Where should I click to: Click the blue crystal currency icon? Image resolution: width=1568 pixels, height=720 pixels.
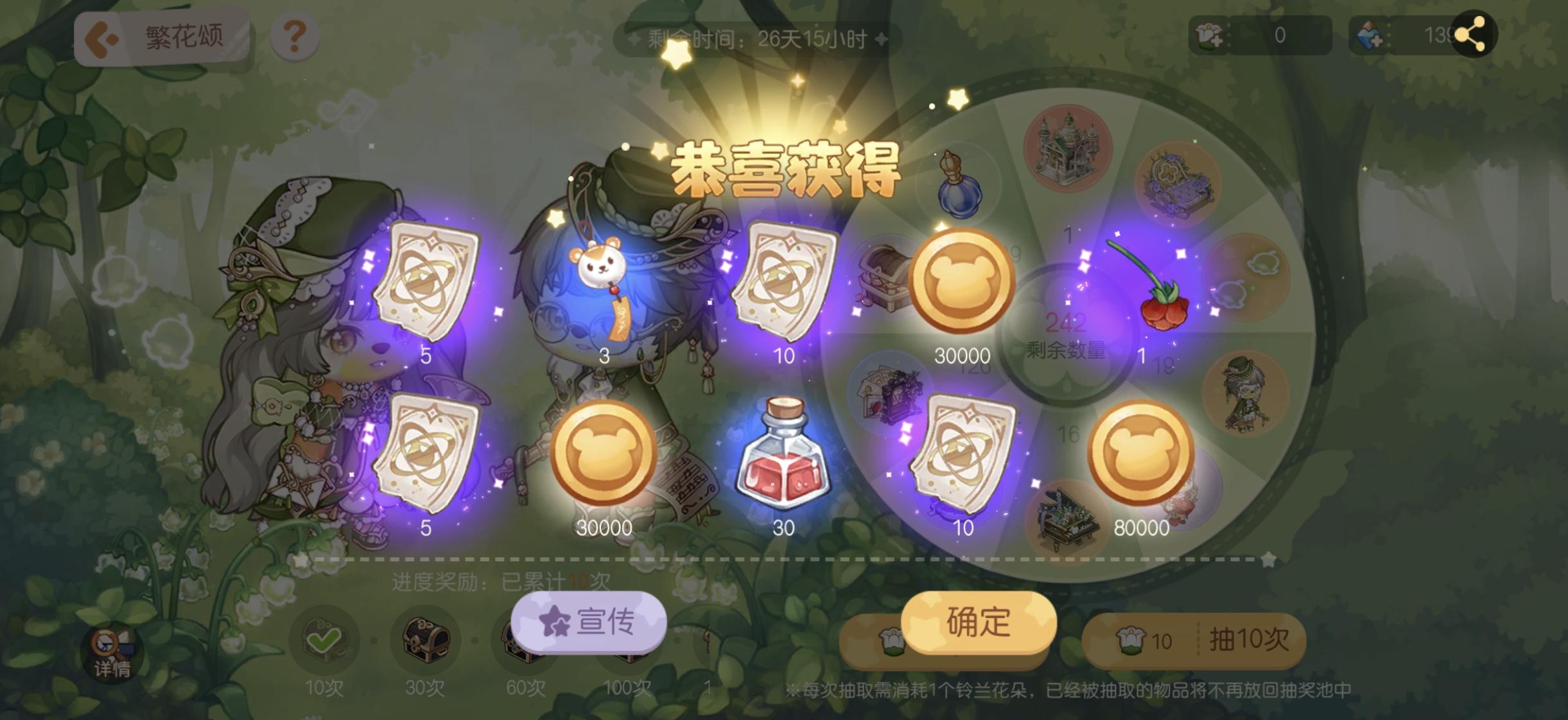(1368, 35)
